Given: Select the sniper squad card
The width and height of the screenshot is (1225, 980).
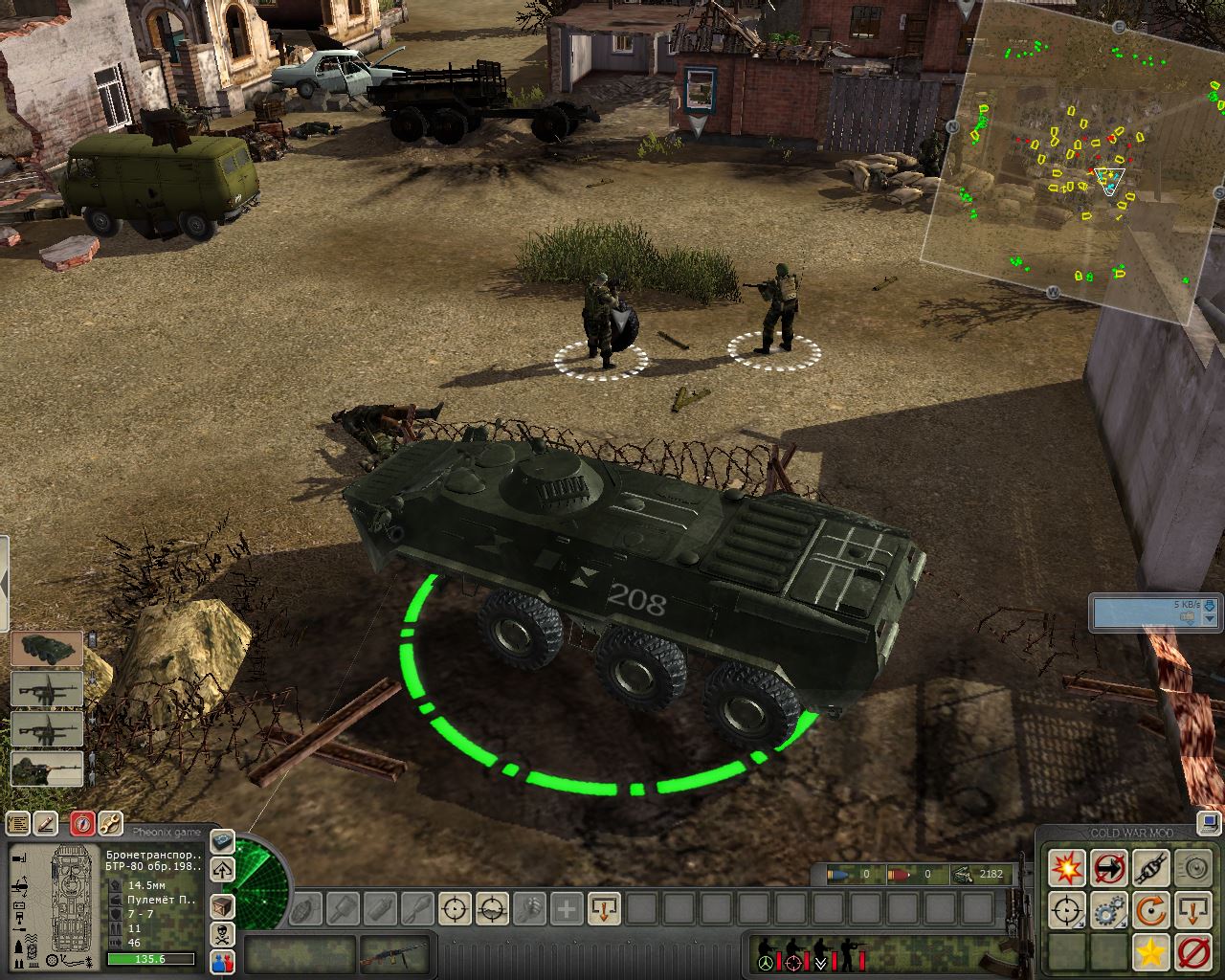Looking at the screenshot, I should click(47, 768).
